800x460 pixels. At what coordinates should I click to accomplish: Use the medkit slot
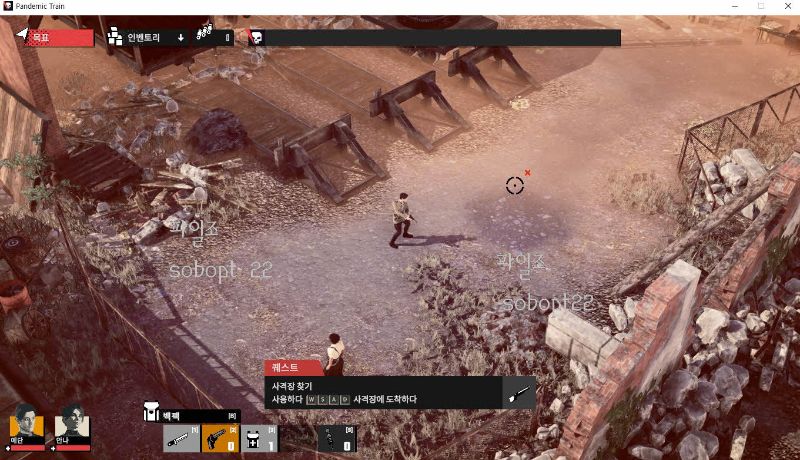pos(257,437)
